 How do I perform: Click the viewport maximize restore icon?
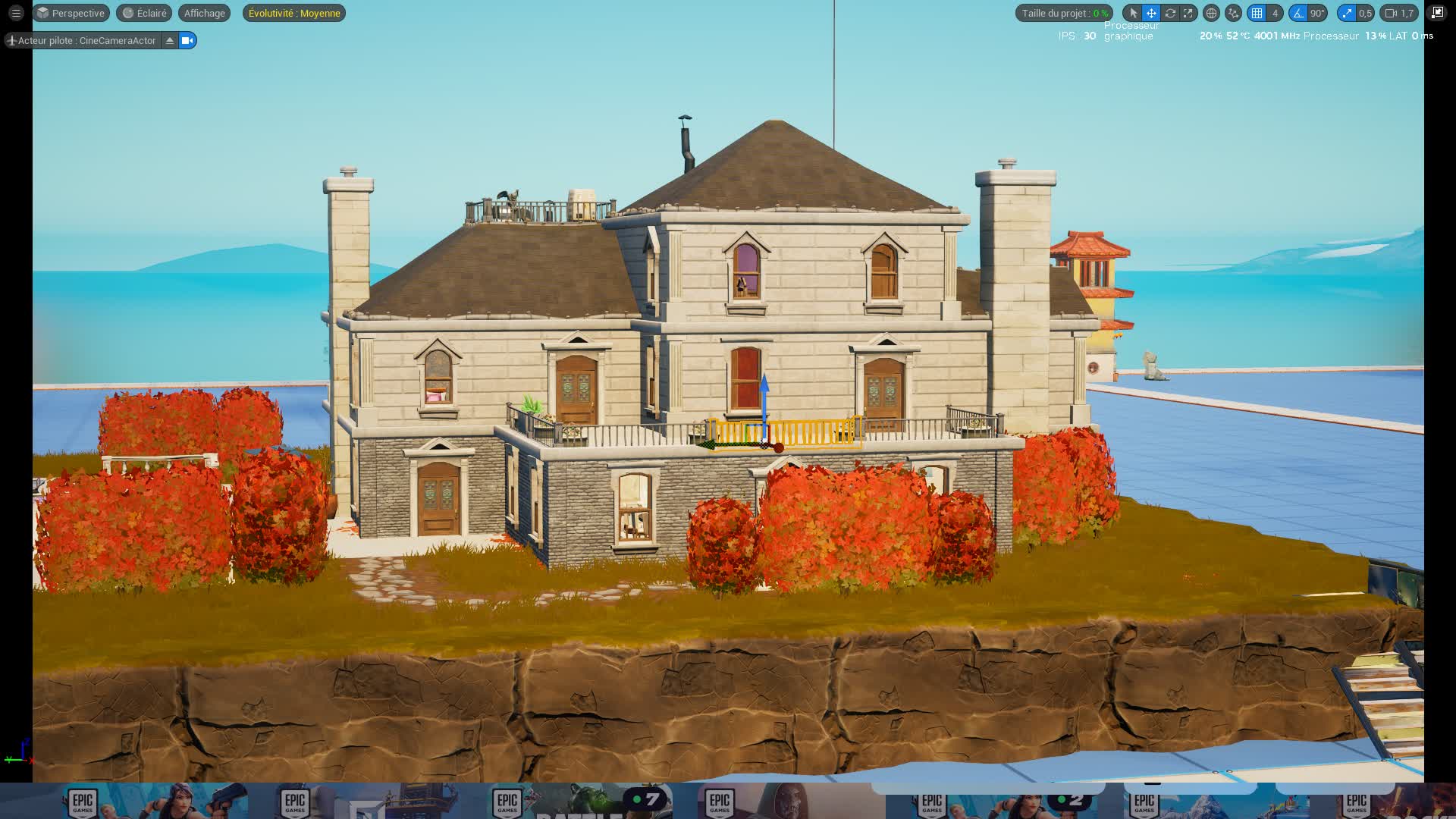(x=1437, y=13)
